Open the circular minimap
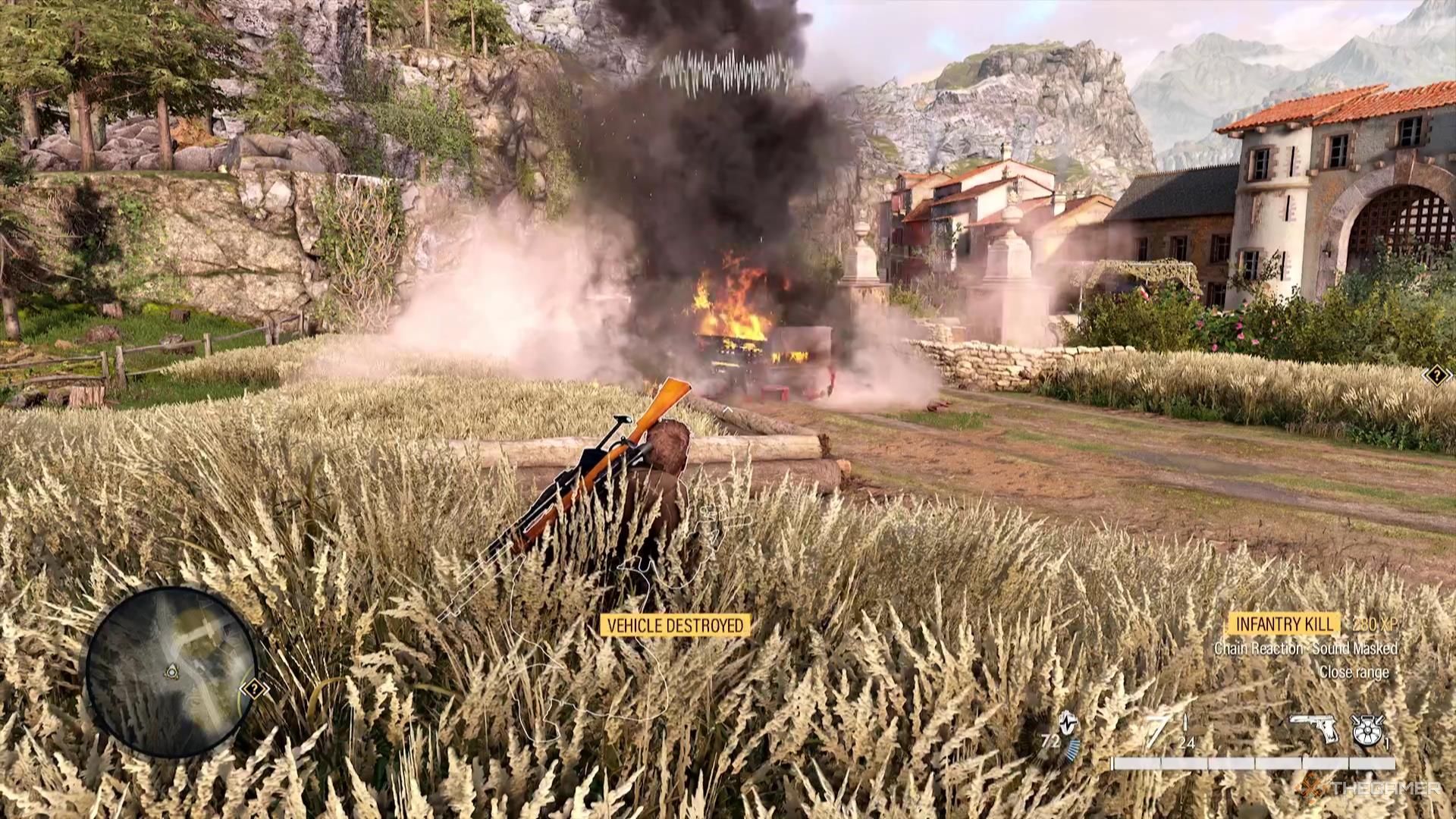The image size is (1456, 819). 170,672
